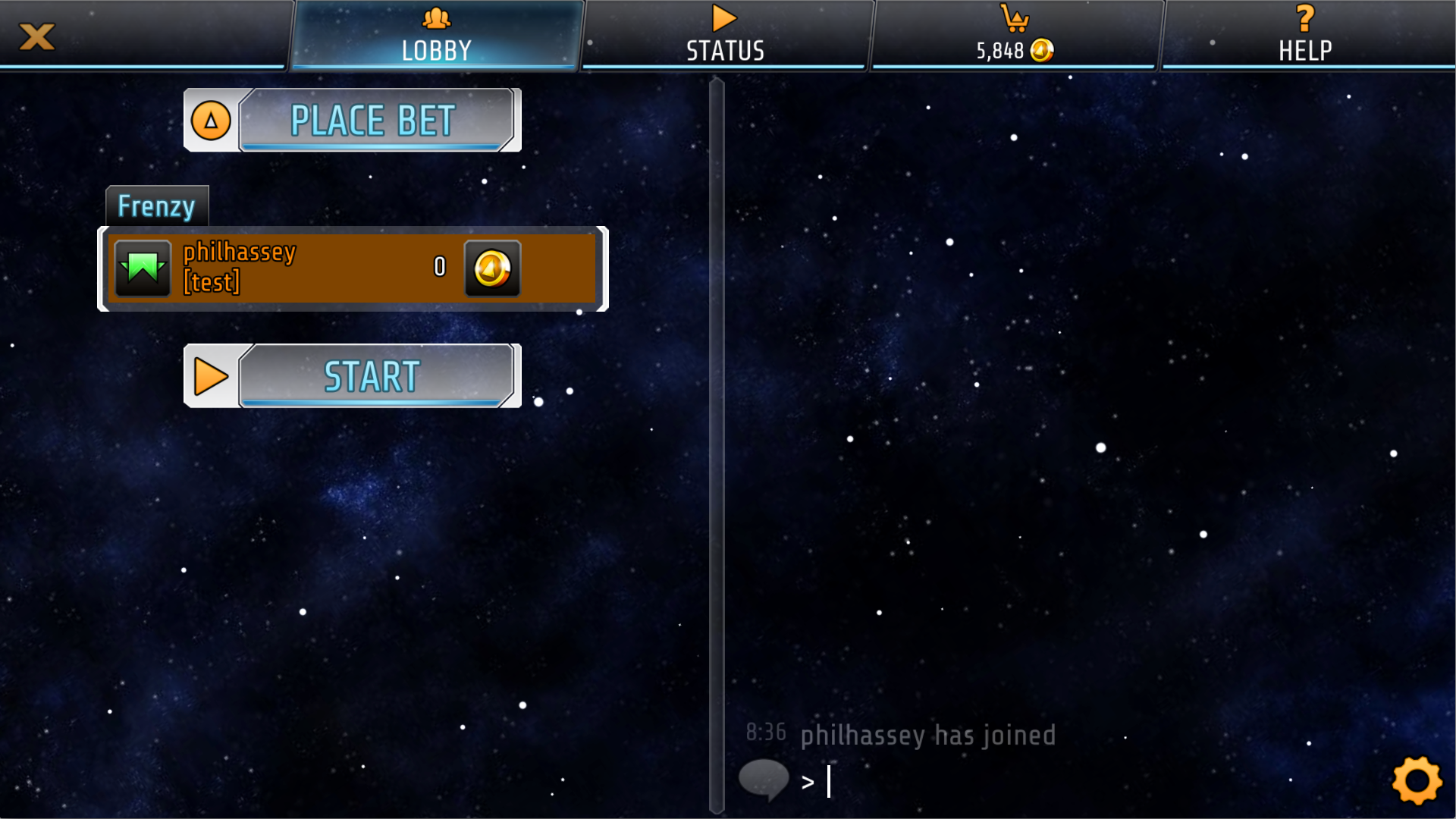Click the gold coin icon in player row
Viewport: 1456px width, 819px height.
(x=492, y=268)
